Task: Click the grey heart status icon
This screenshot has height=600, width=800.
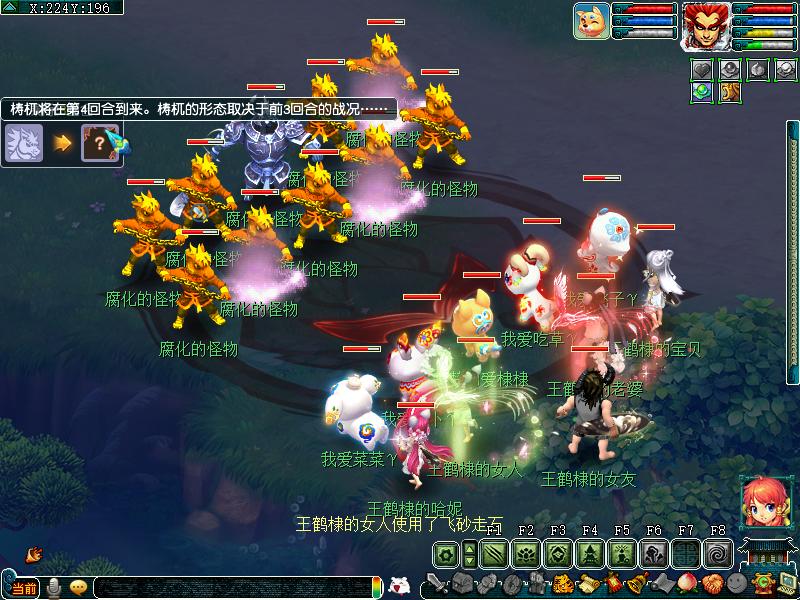Action: [x=703, y=69]
